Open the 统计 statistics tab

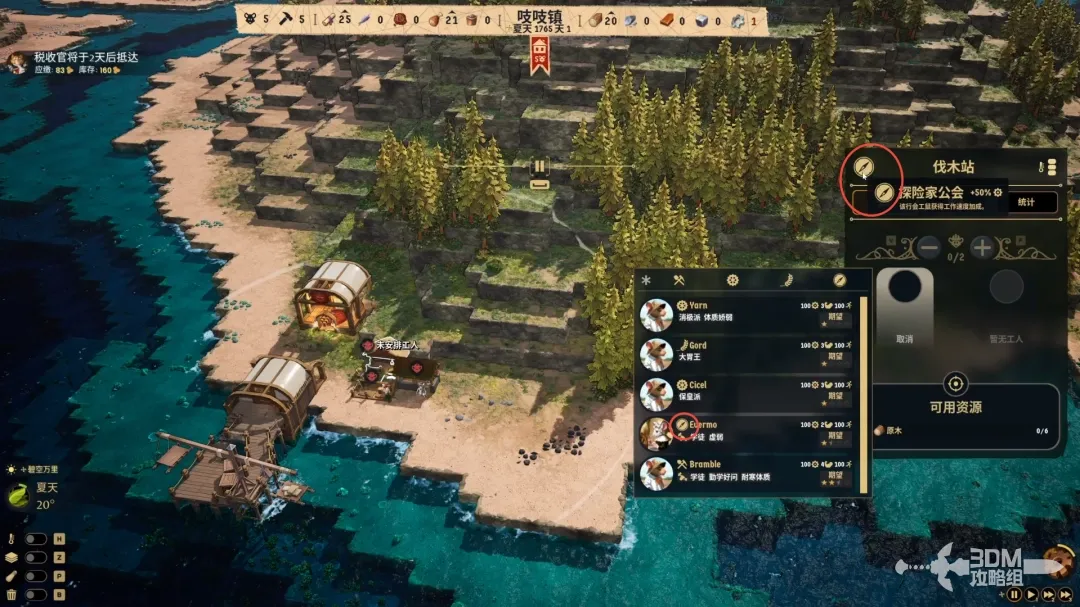[x=1026, y=202]
